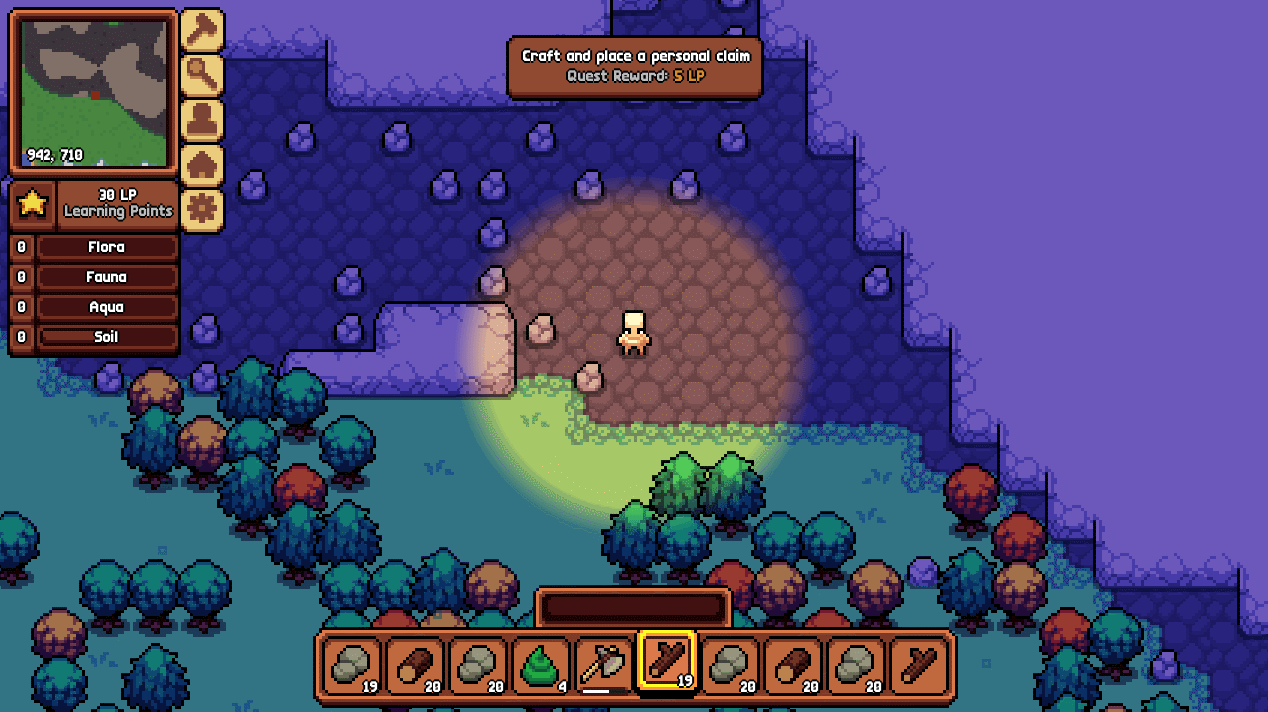The width and height of the screenshot is (1268, 712).
Task: Click the personal claim quest tracker
Action: pos(634,66)
